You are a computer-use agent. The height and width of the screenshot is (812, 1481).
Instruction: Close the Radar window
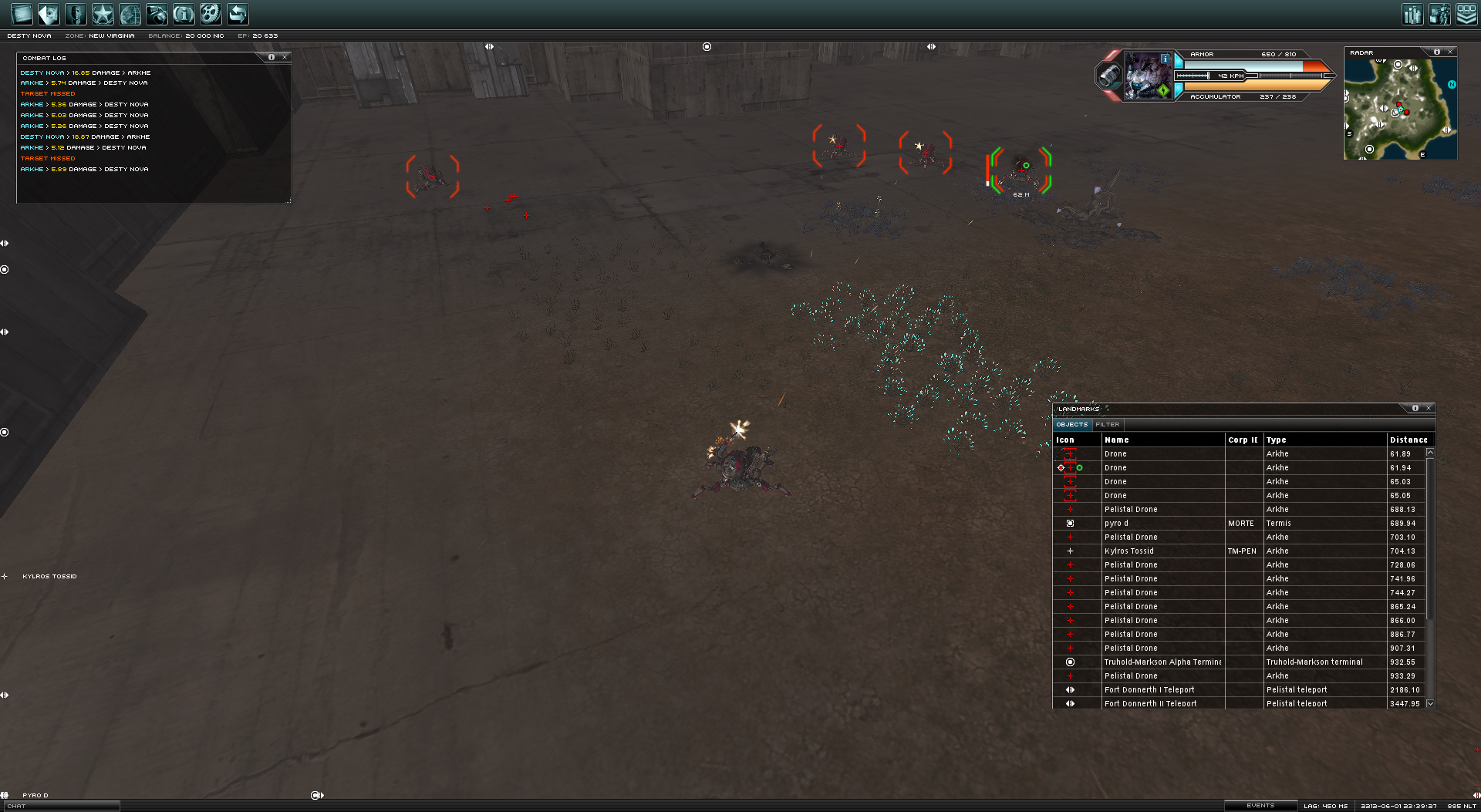tap(1450, 52)
